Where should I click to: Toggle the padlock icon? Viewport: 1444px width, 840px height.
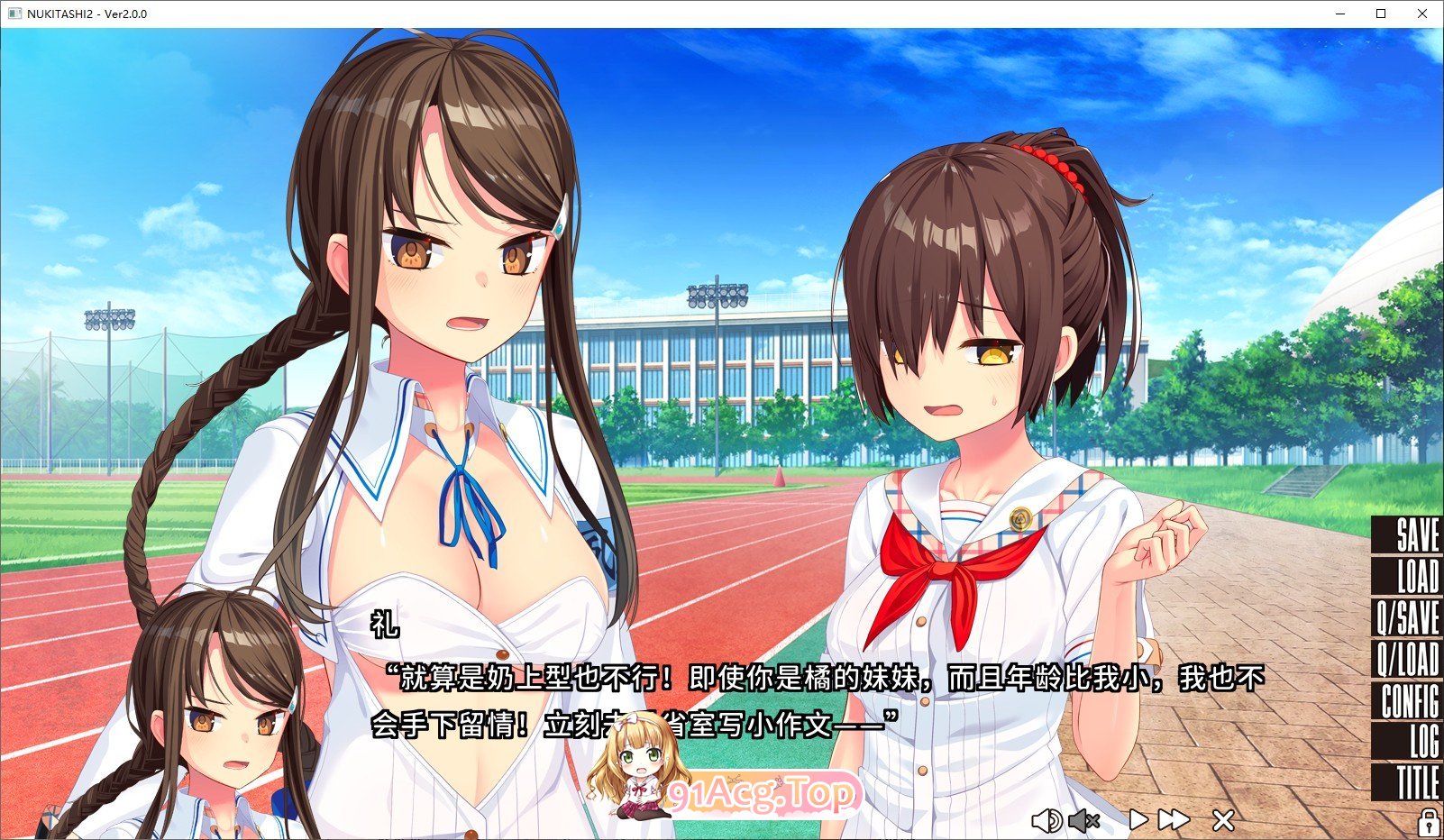(1429, 822)
